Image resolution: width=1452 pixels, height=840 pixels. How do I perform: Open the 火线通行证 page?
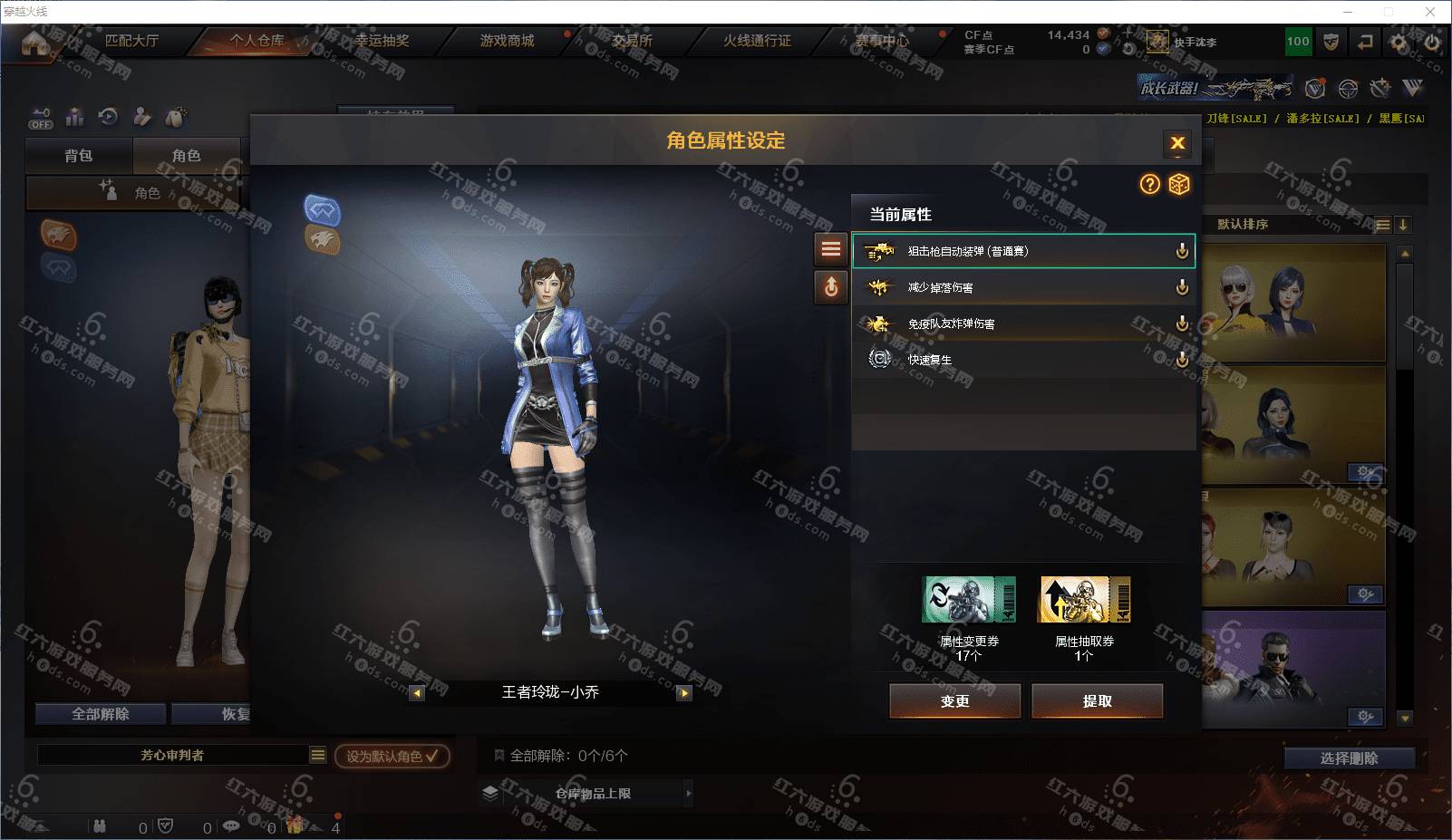(x=757, y=41)
